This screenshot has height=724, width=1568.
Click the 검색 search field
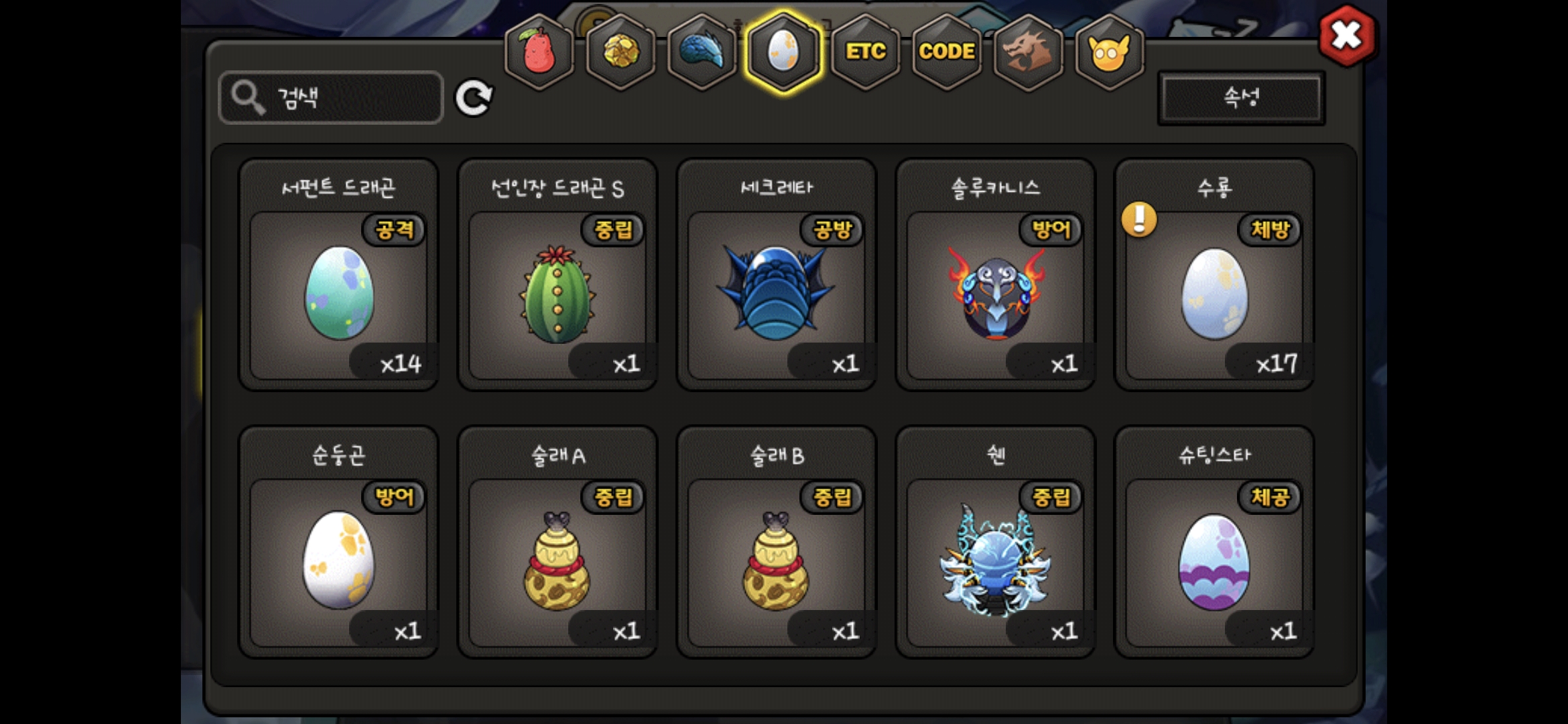331,98
